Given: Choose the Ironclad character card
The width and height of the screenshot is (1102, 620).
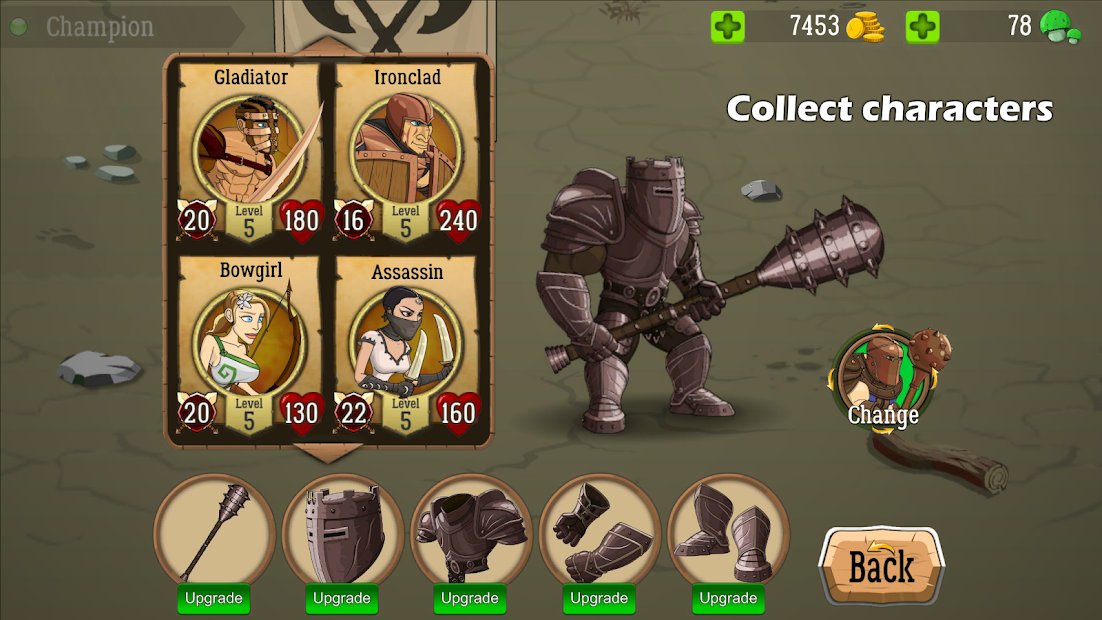Looking at the screenshot, I should (x=407, y=153).
